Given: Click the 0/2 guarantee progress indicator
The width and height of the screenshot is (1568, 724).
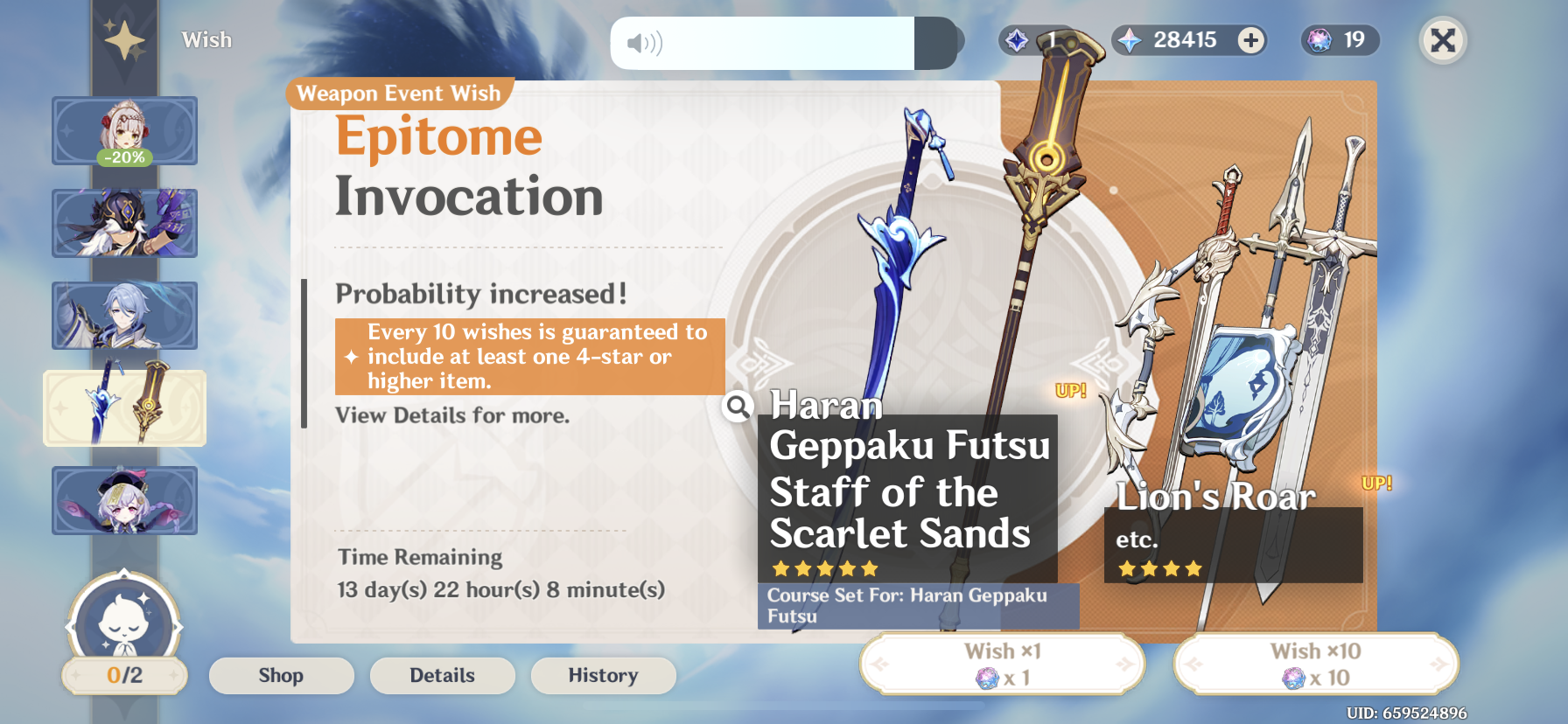Looking at the screenshot, I should pos(123,674).
